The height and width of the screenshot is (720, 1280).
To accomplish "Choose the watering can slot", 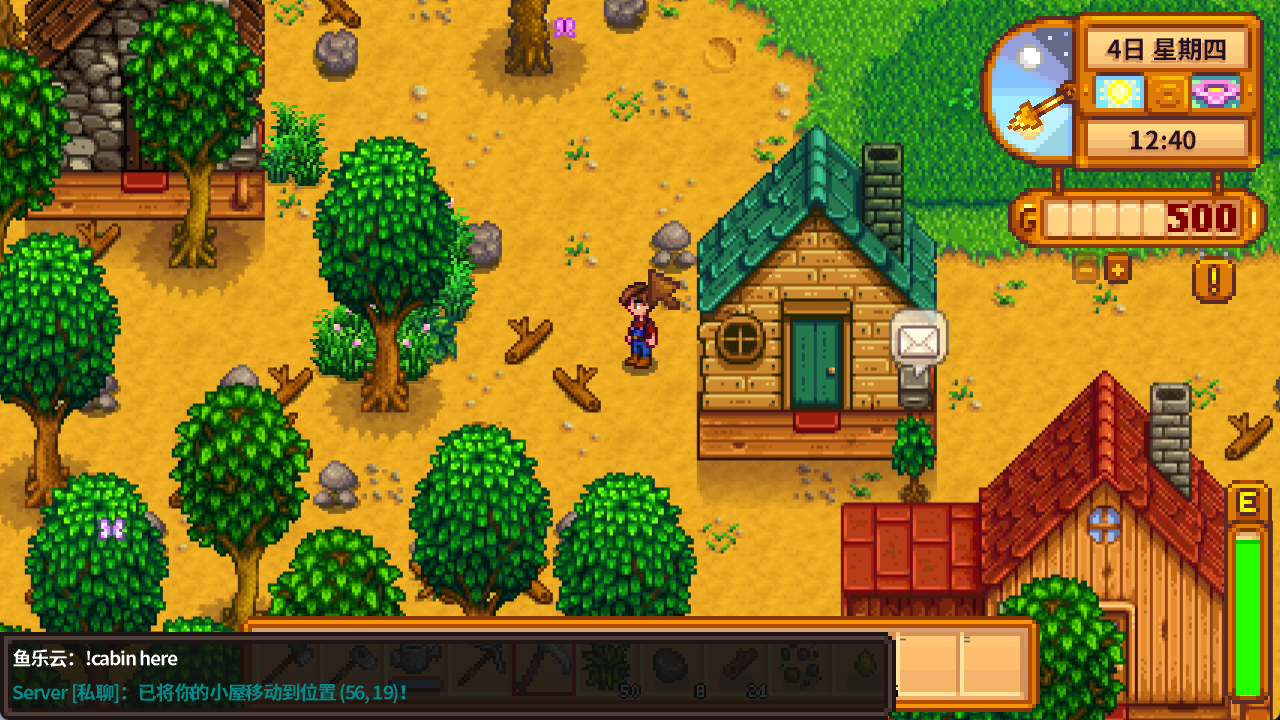I will pos(416,667).
